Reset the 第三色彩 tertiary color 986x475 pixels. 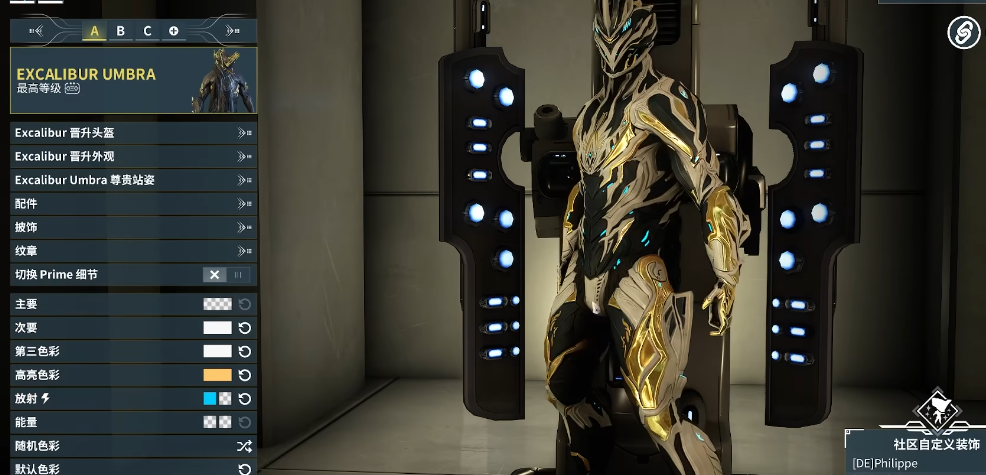point(245,352)
